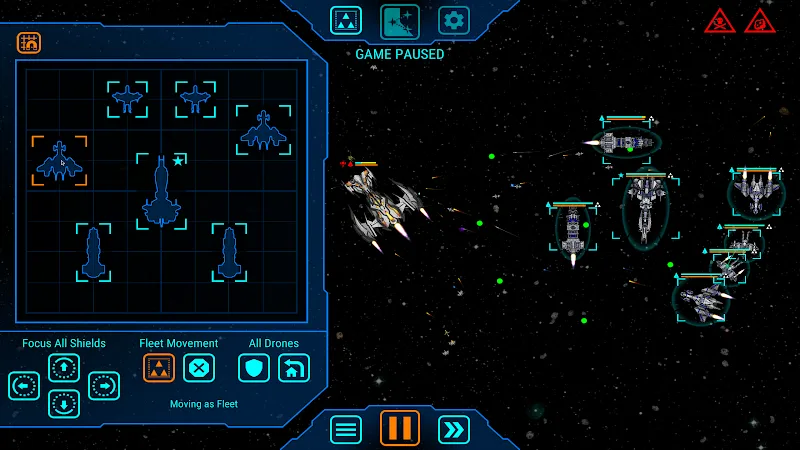This screenshot has height=450, width=800.
Task: Open the gear settings button
Action: (454, 20)
